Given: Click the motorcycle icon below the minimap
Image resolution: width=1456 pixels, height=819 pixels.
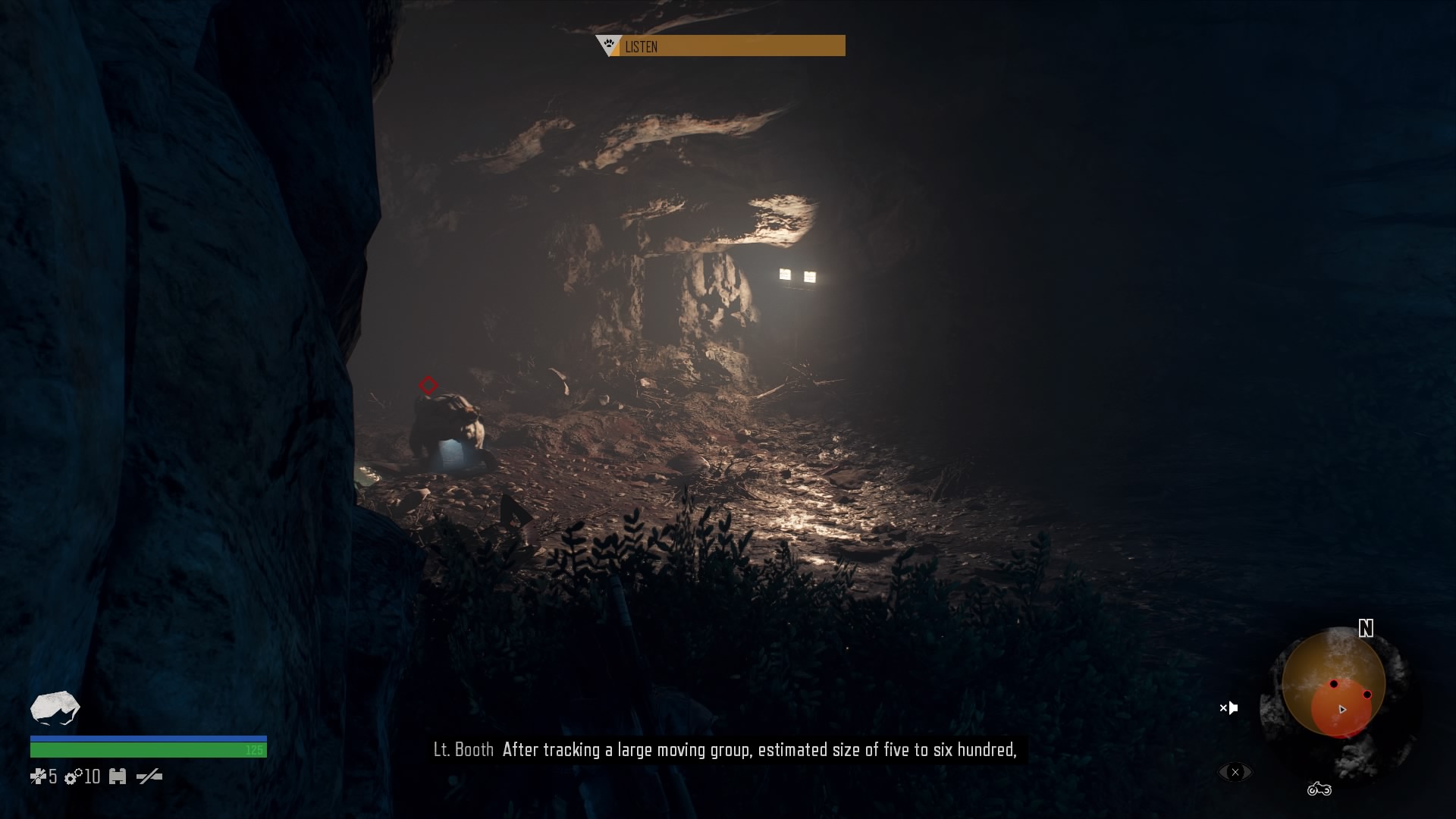Looking at the screenshot, I should (1319, 790).
